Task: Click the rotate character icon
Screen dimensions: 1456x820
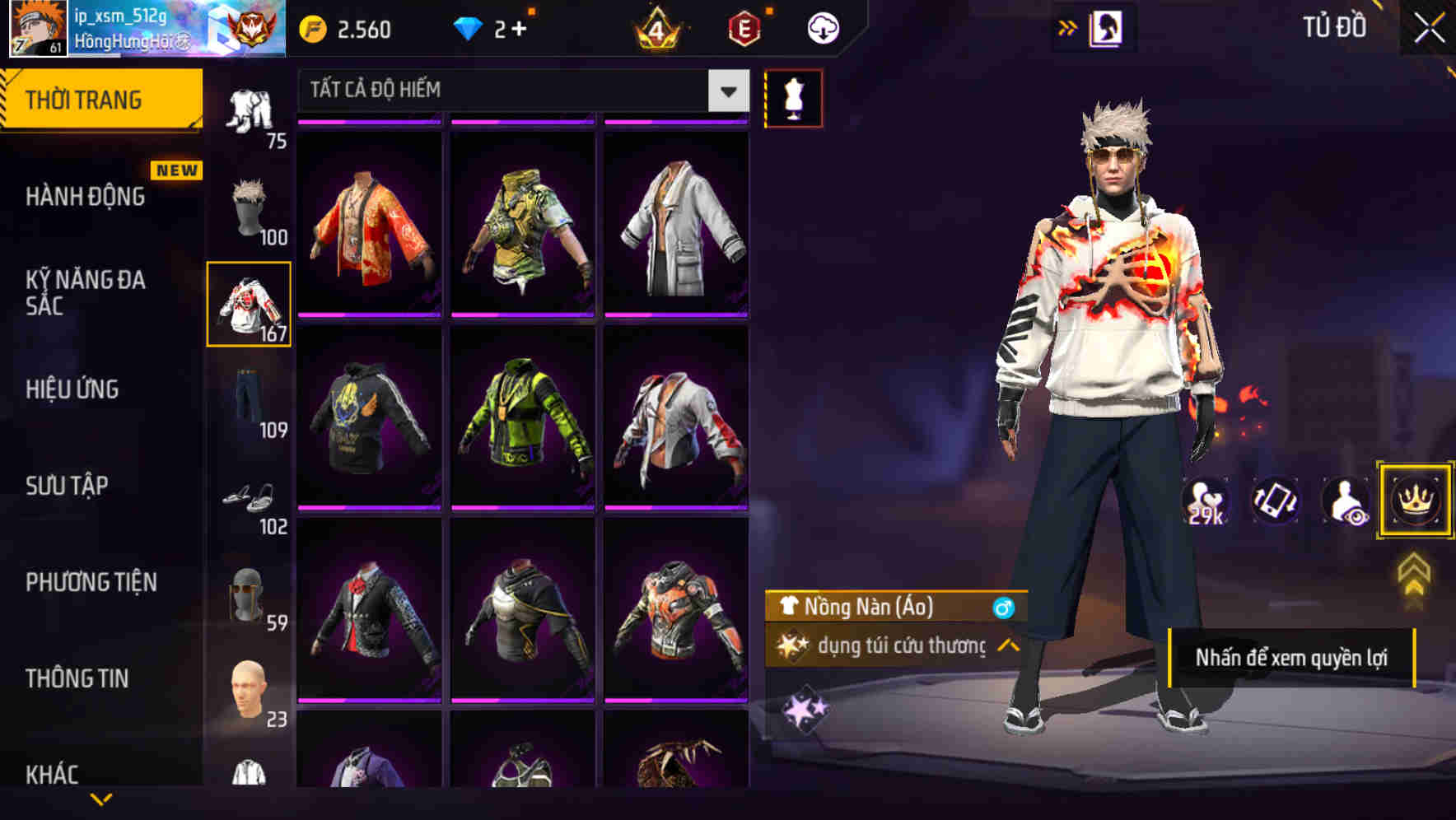Action: tap(1273, 500)
